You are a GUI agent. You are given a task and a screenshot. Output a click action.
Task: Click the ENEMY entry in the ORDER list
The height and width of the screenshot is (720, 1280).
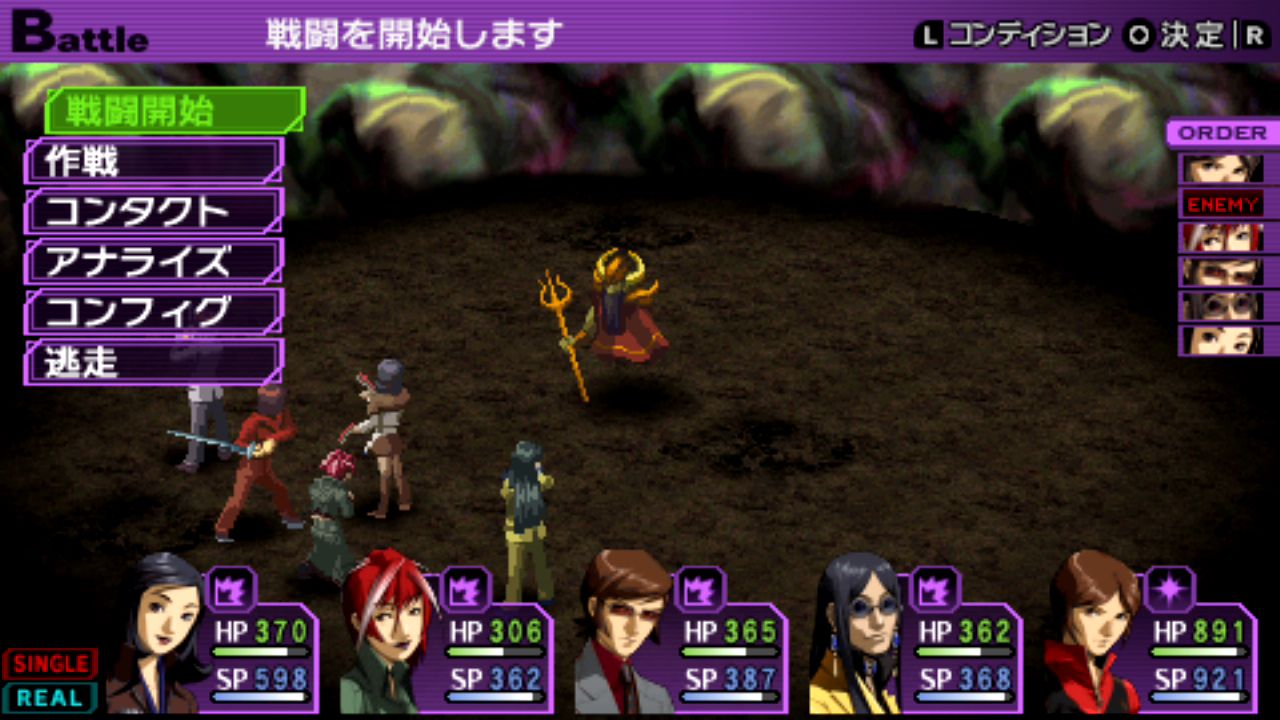(x=1222, y=205)
